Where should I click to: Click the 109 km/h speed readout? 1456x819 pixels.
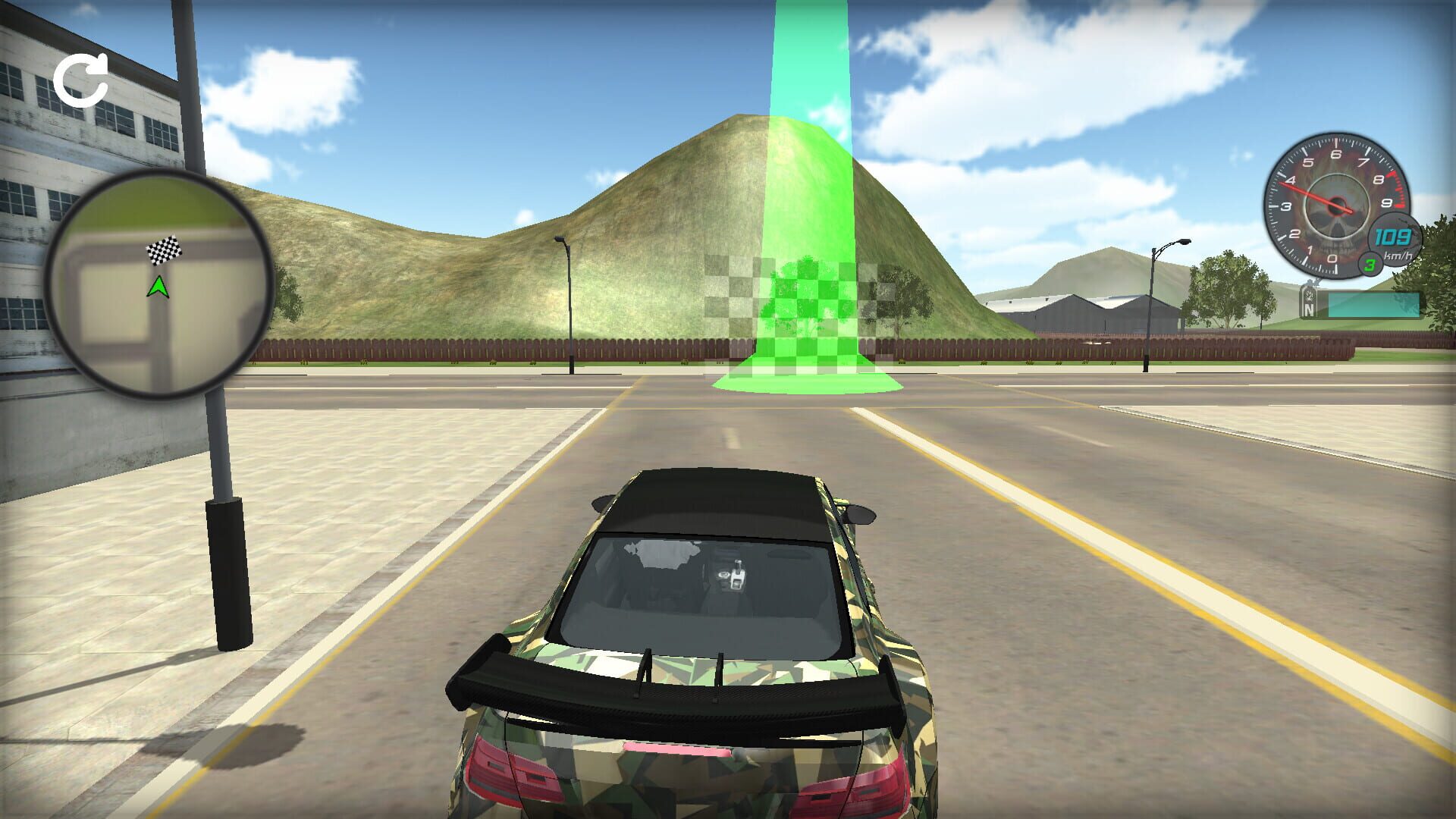(x=1392, y=237)
